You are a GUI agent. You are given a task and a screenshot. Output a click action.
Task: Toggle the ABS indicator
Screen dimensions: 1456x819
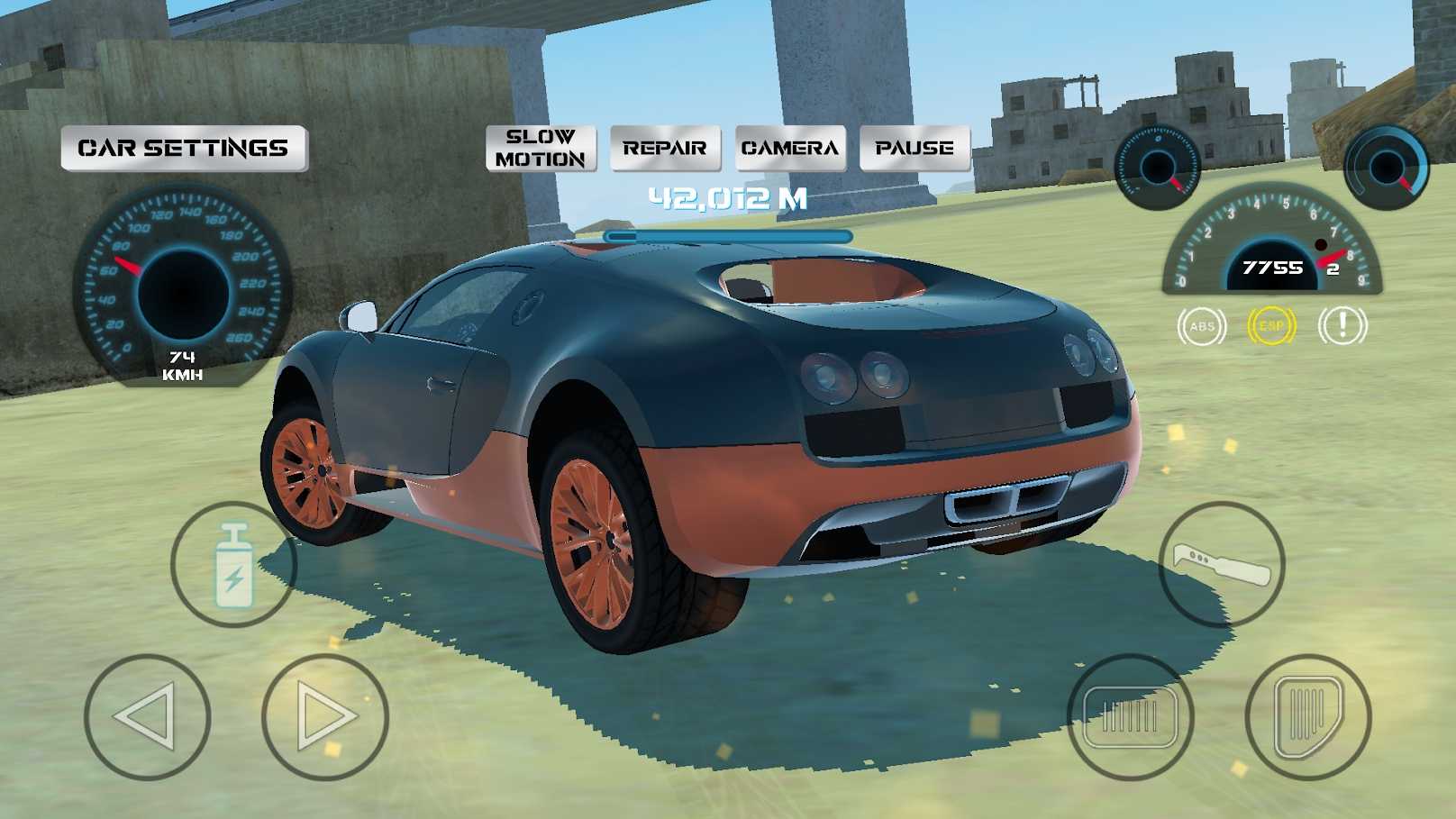1202,326
